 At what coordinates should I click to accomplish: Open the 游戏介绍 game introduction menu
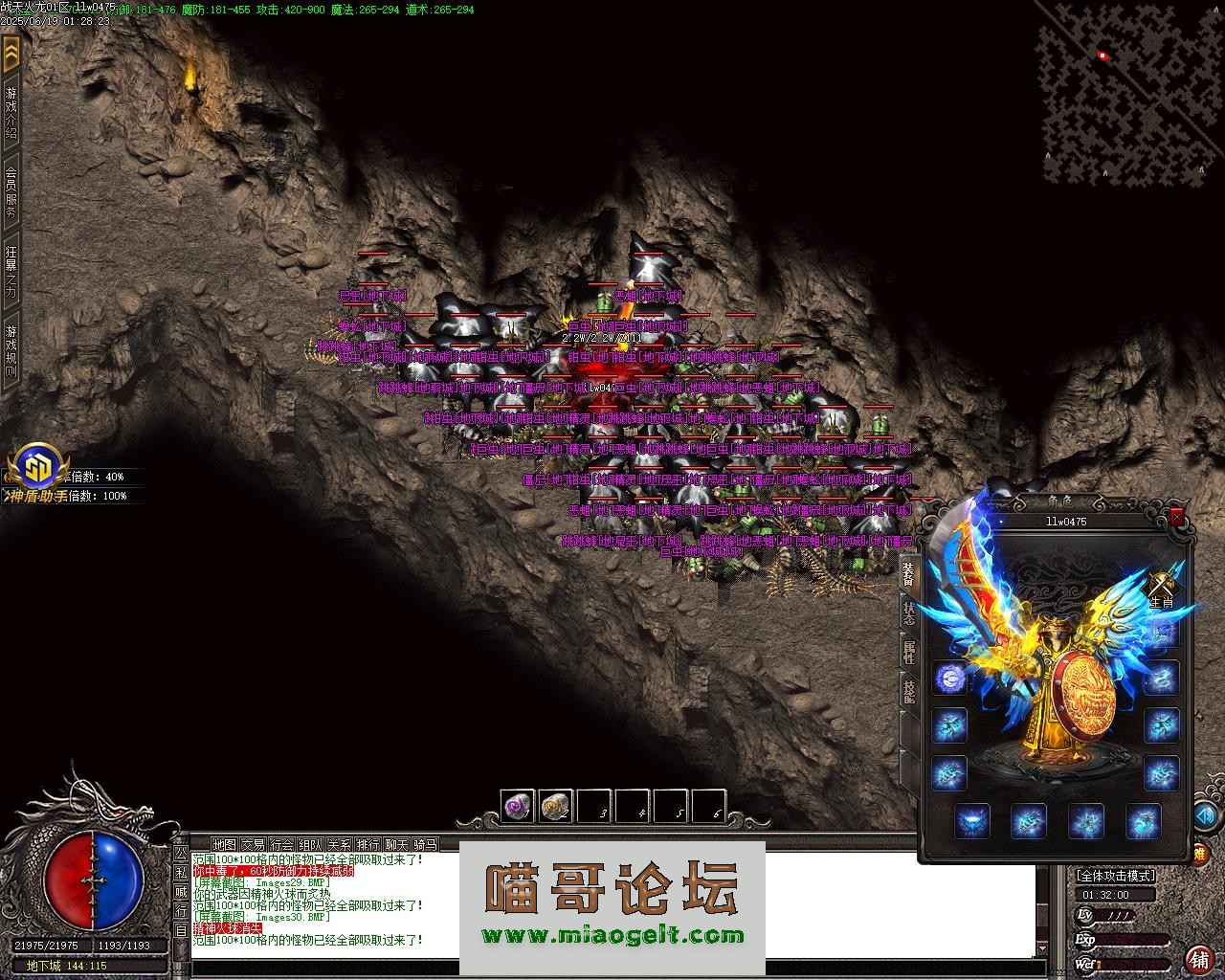click(11, 115)
